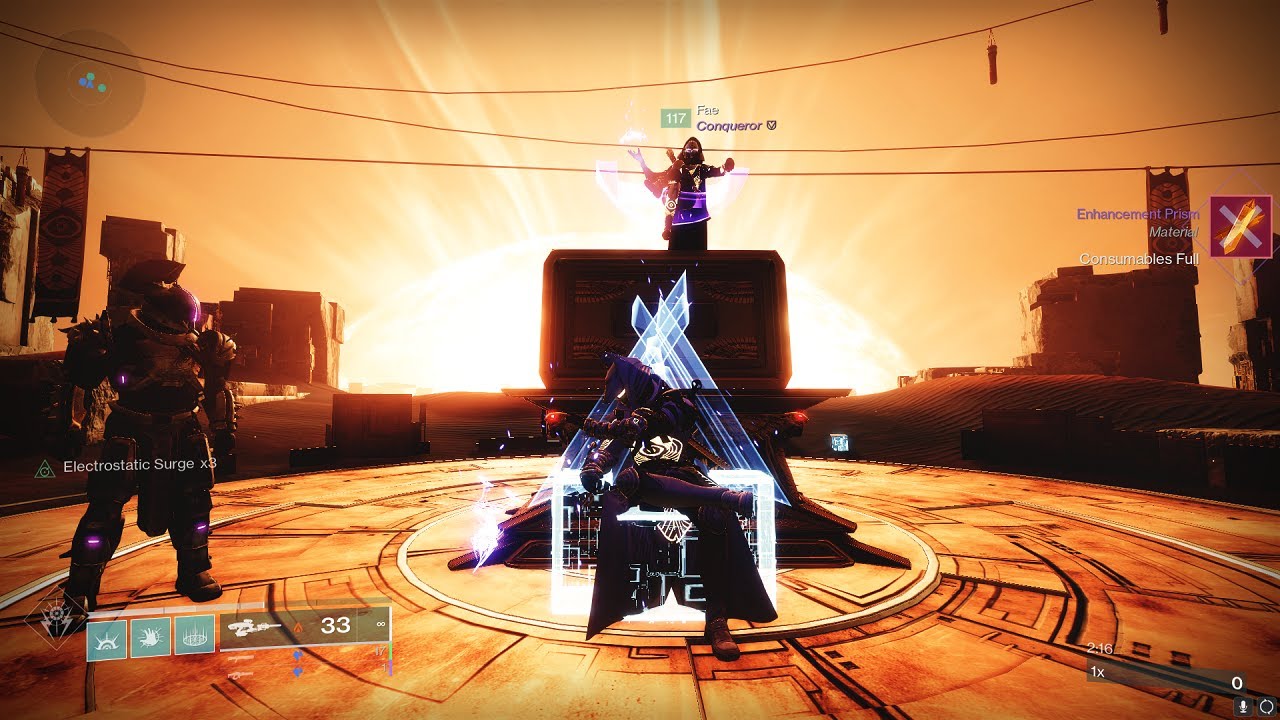Select the grenade ability icon
Image resolution: width=1280 pixels, height=720 pixels.
tap(107, 636)
